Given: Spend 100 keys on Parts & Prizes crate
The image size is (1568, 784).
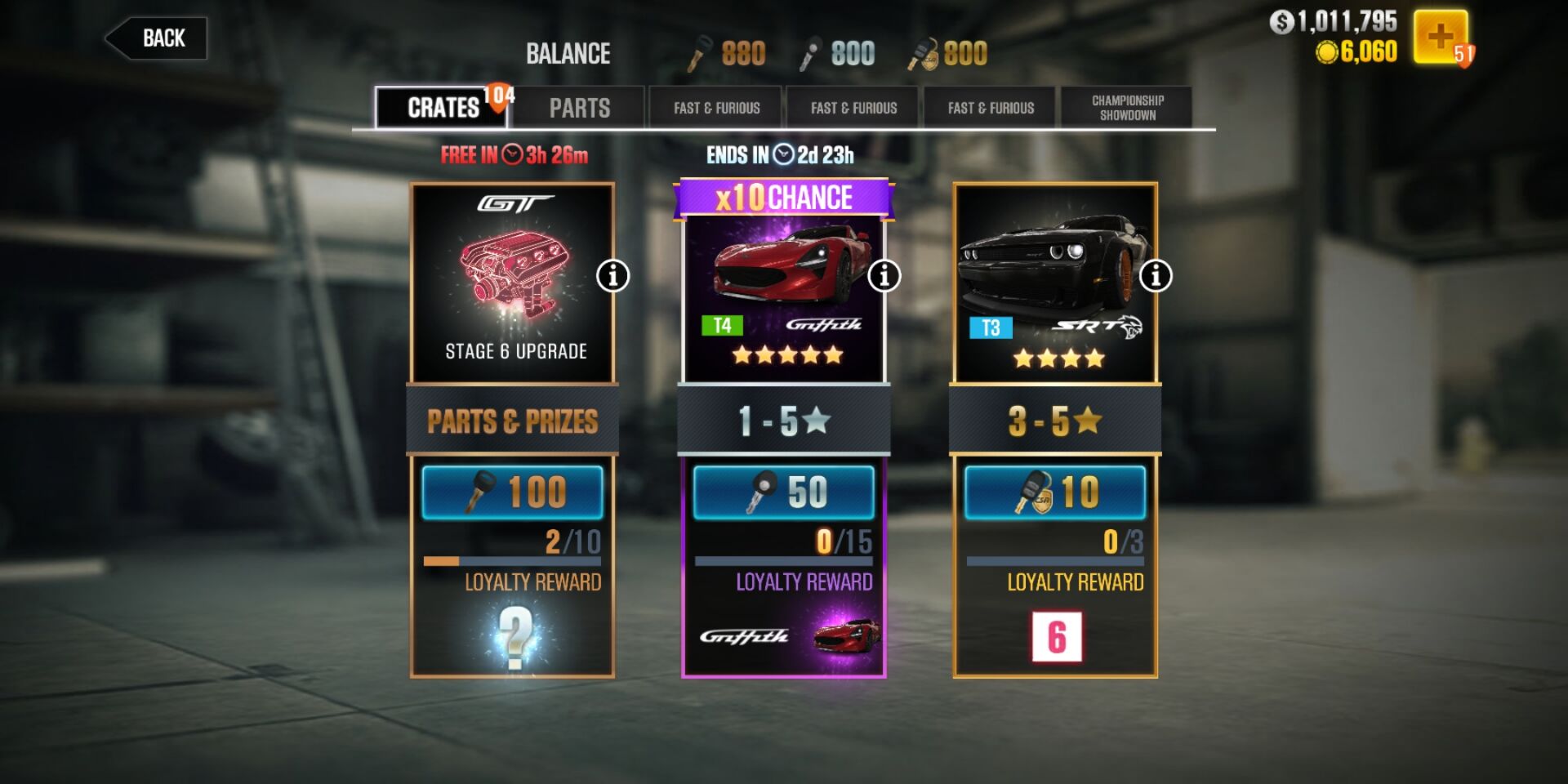Looking at the screenshot, I should pos(512,492).
